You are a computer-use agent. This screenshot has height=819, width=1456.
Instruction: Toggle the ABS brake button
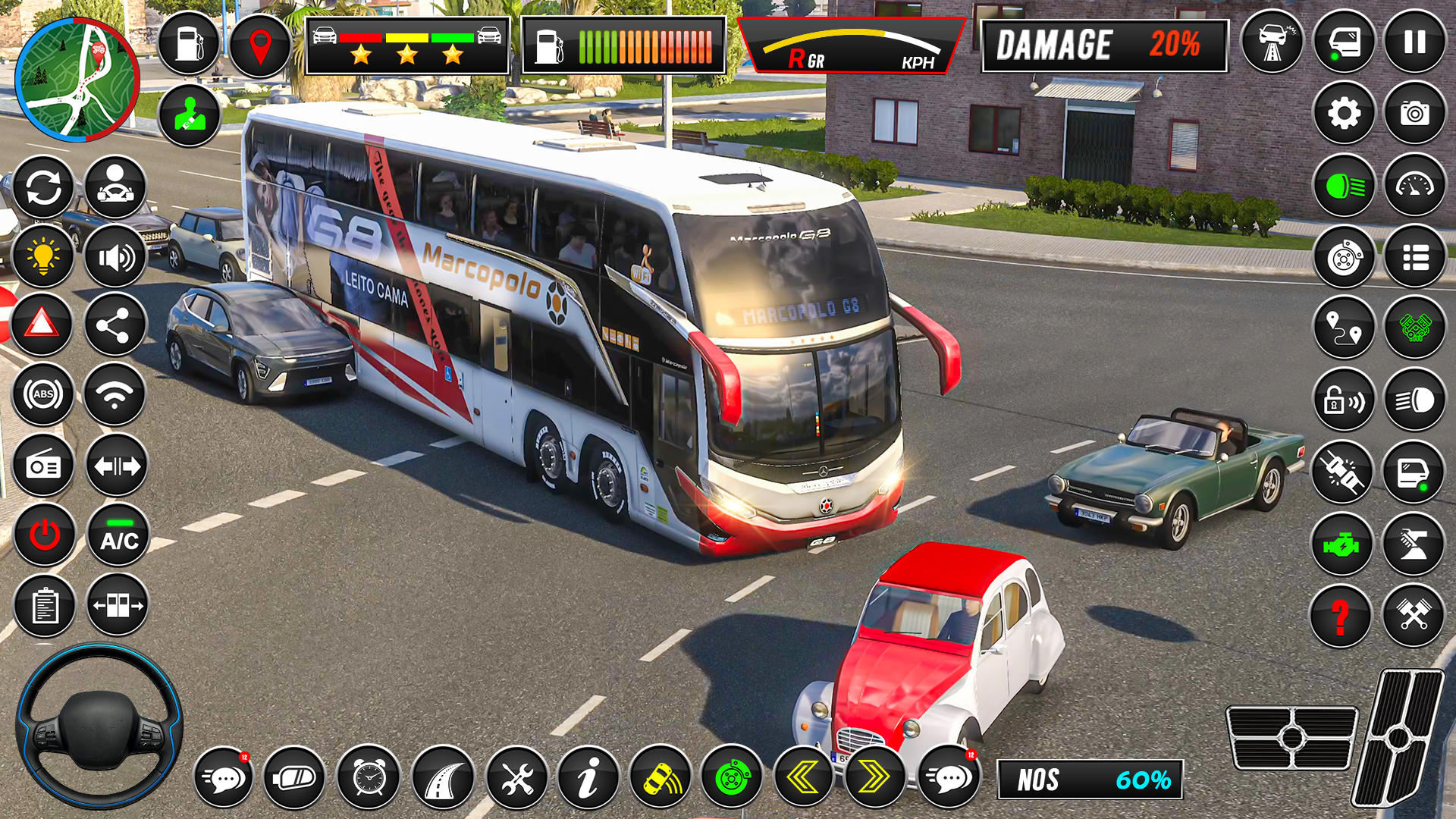[43, 394]
